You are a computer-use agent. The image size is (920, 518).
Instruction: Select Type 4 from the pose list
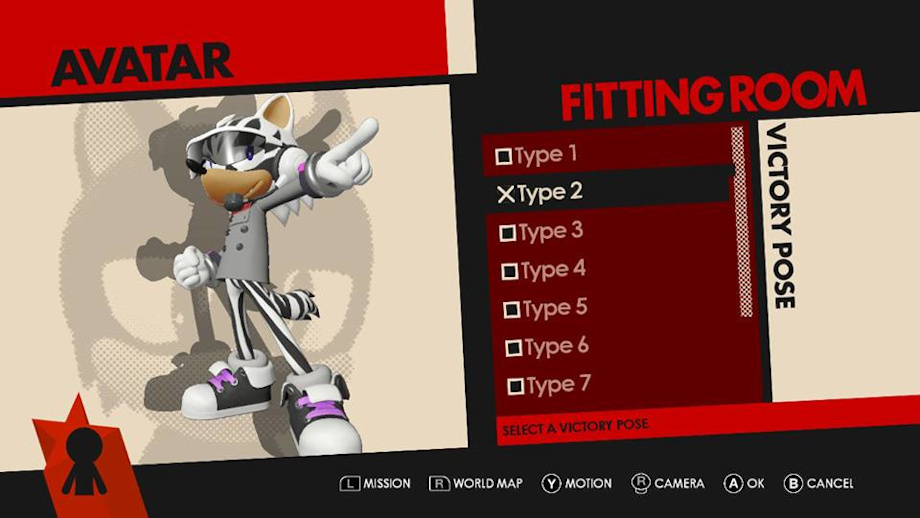544,270
